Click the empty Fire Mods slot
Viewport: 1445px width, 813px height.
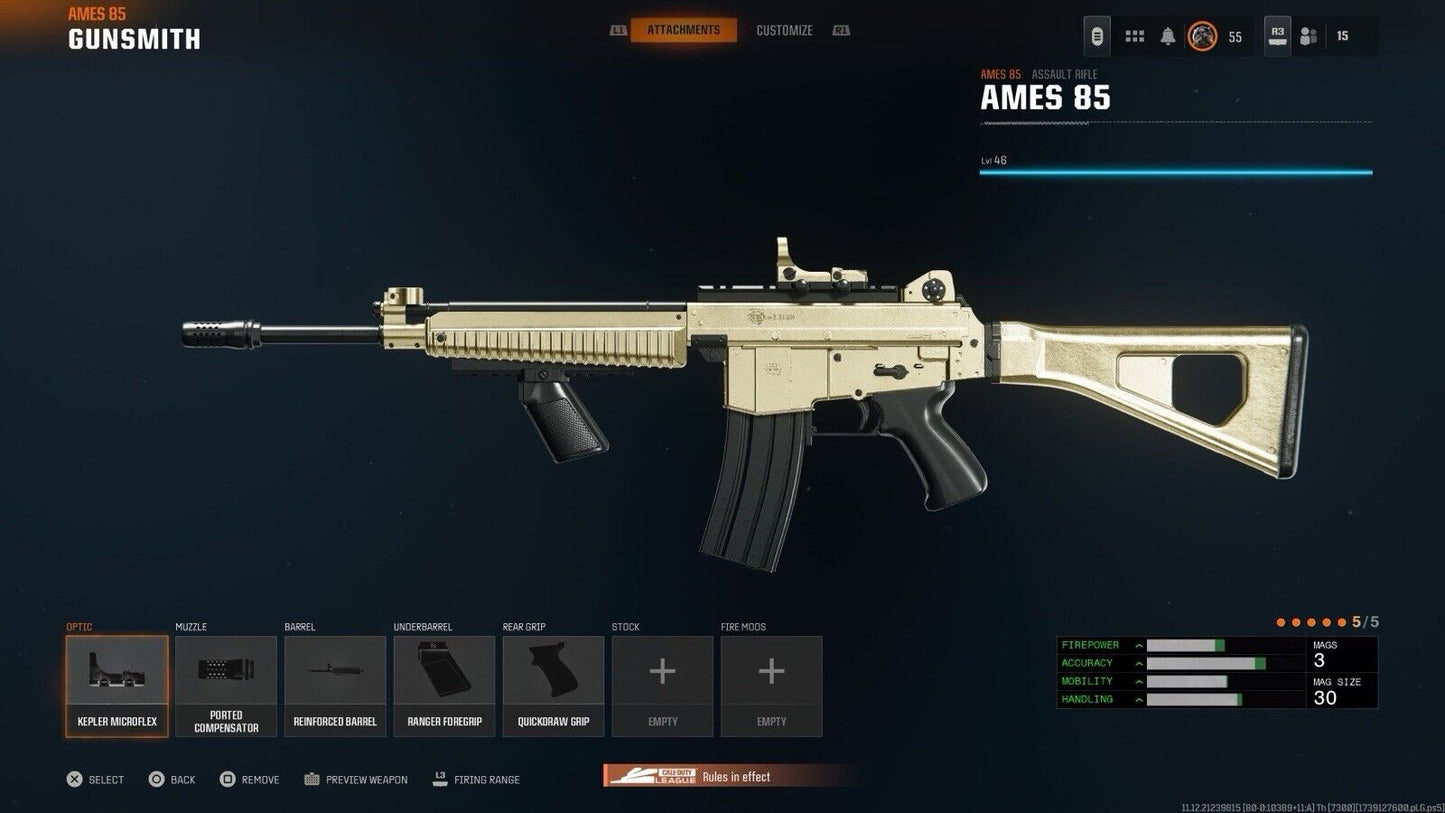771,685
